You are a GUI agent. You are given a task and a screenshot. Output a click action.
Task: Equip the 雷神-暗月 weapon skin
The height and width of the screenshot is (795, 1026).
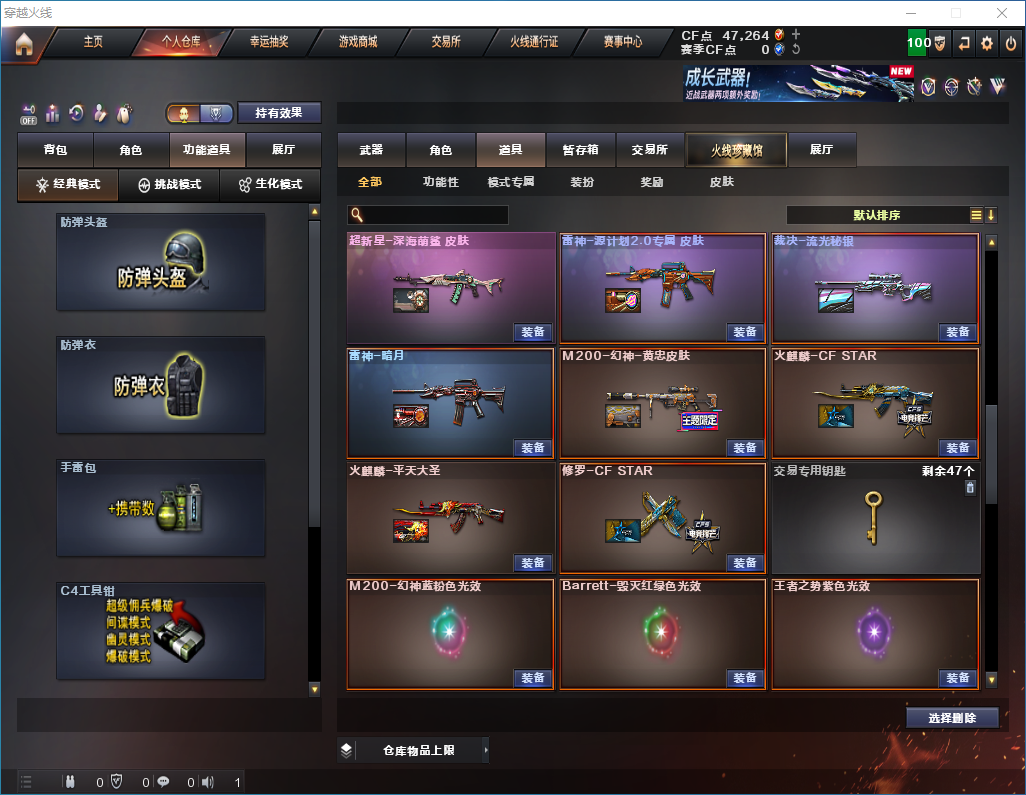pos(533,447)
